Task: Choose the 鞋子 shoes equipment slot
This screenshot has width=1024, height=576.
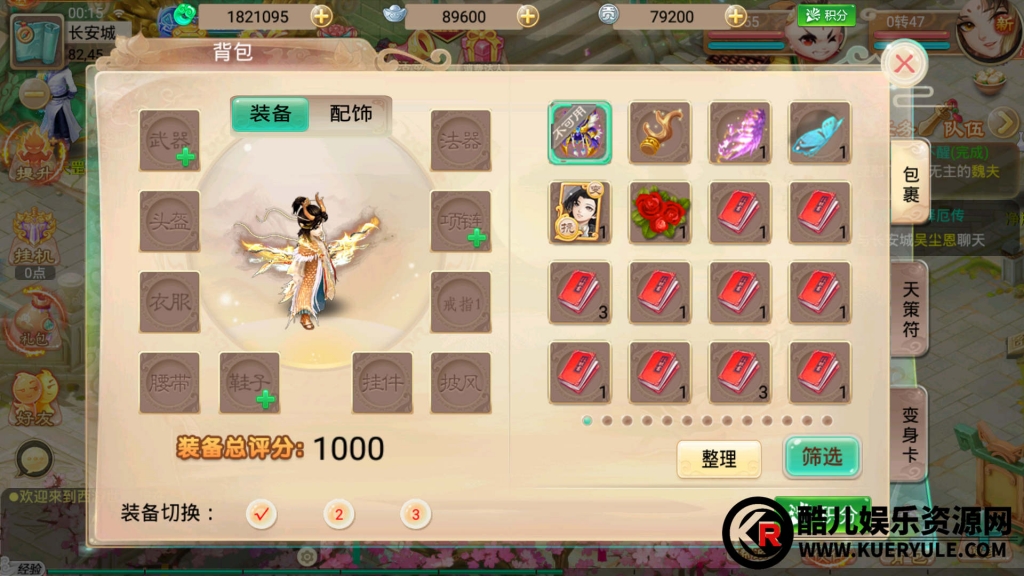Action: [x=249, y=382]
